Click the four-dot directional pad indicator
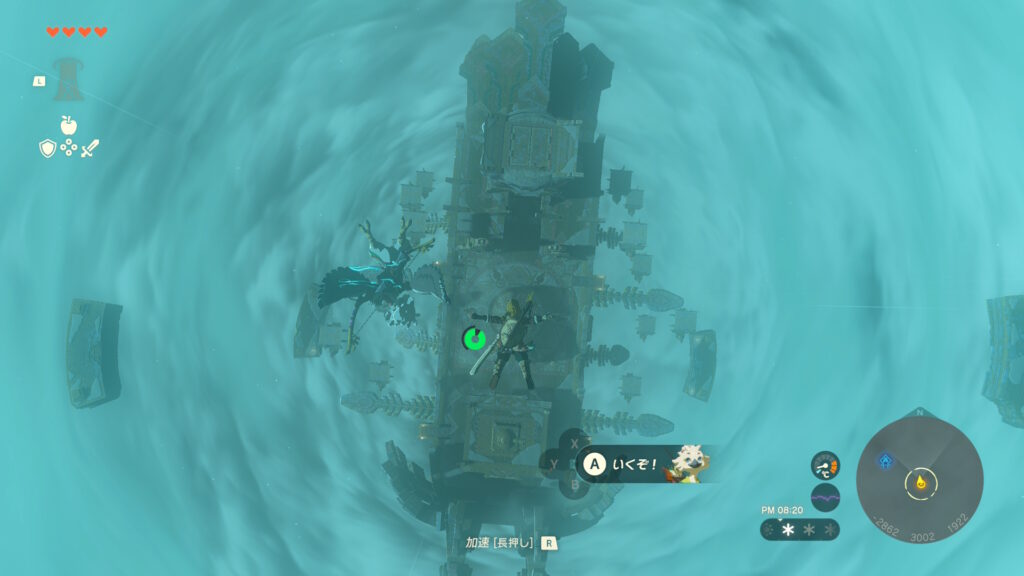The image size is (1024, 576). (x=68, y=148)
